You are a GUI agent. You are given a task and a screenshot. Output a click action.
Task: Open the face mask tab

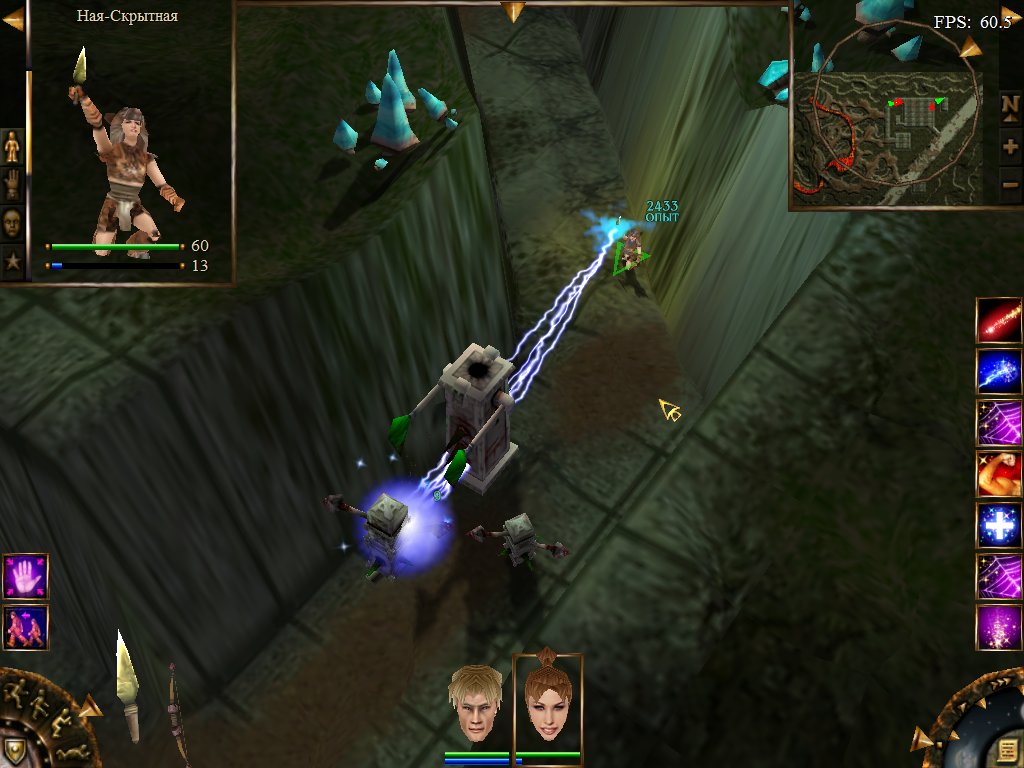[12, 222]
